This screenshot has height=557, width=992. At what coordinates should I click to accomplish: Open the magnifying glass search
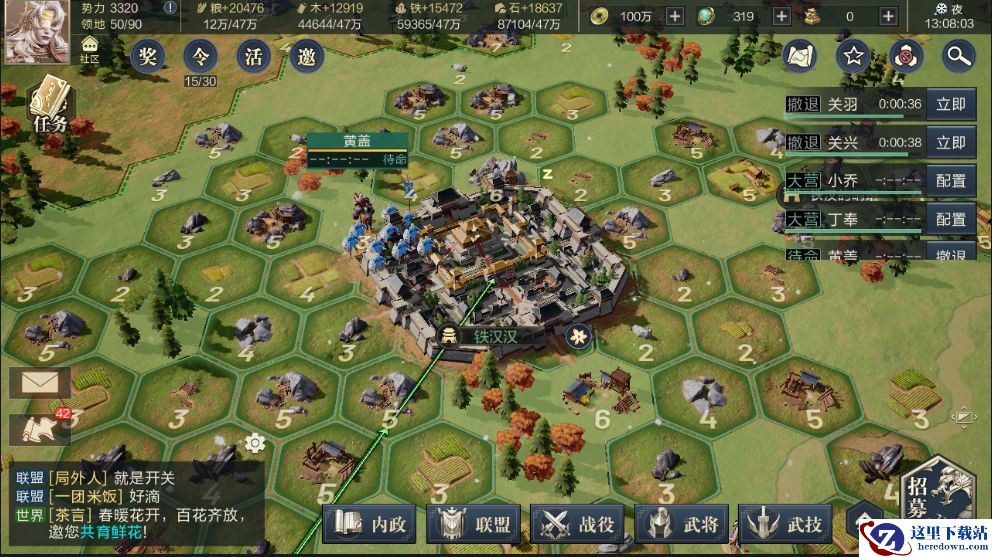point(958,56)
